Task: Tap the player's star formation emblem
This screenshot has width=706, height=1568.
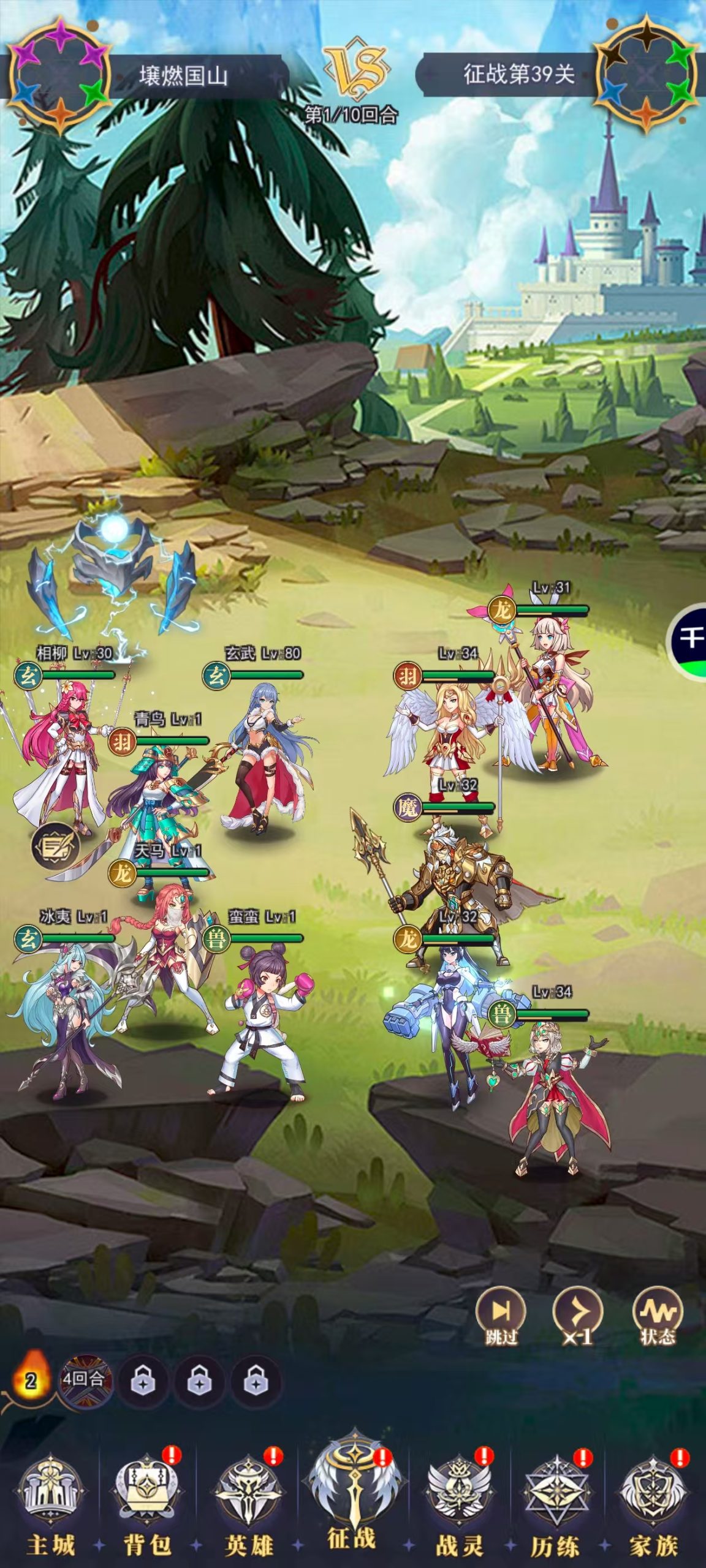Action: click(x=59, y=75)
